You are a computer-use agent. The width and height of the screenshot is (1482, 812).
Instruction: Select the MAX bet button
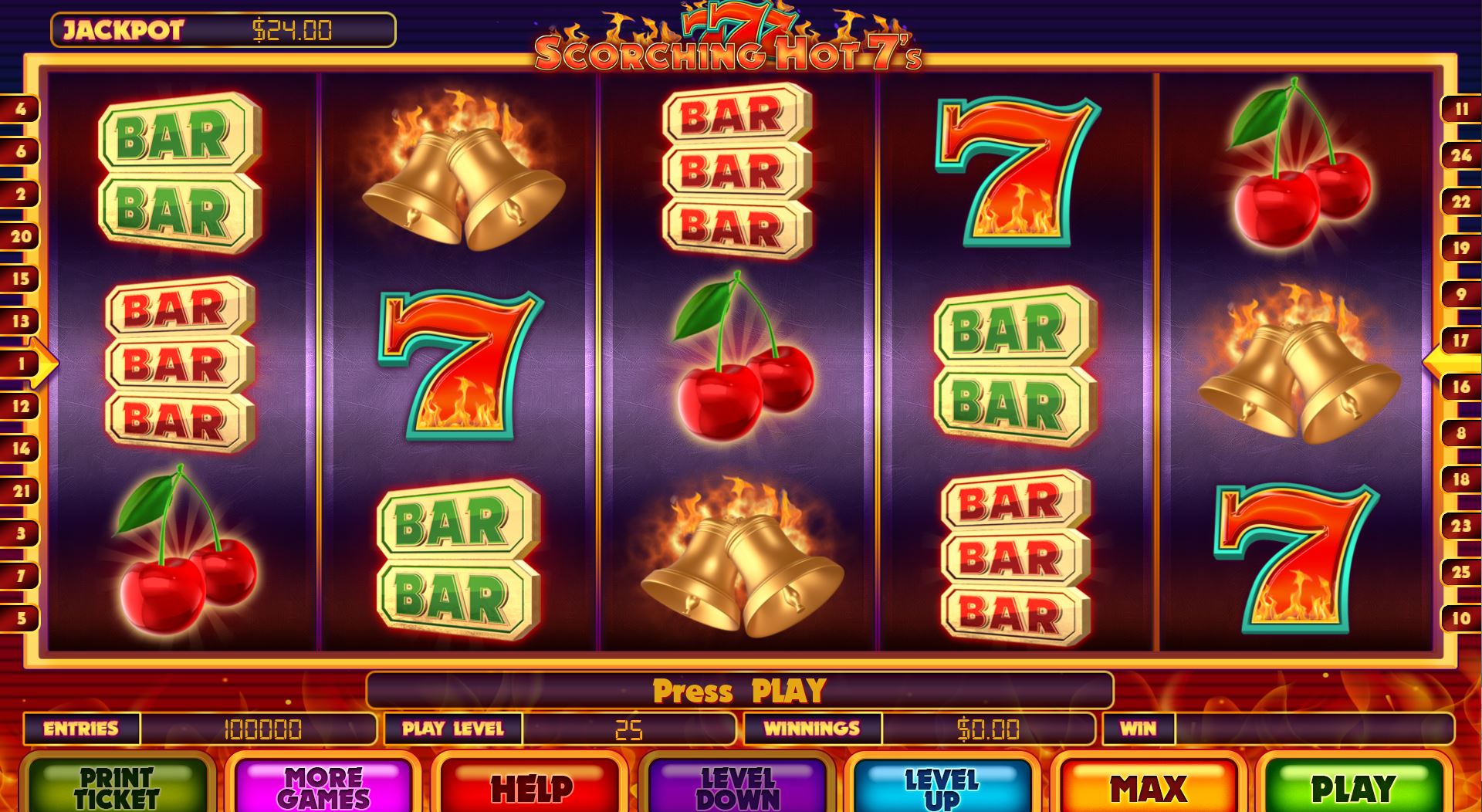click(1148, 786)
